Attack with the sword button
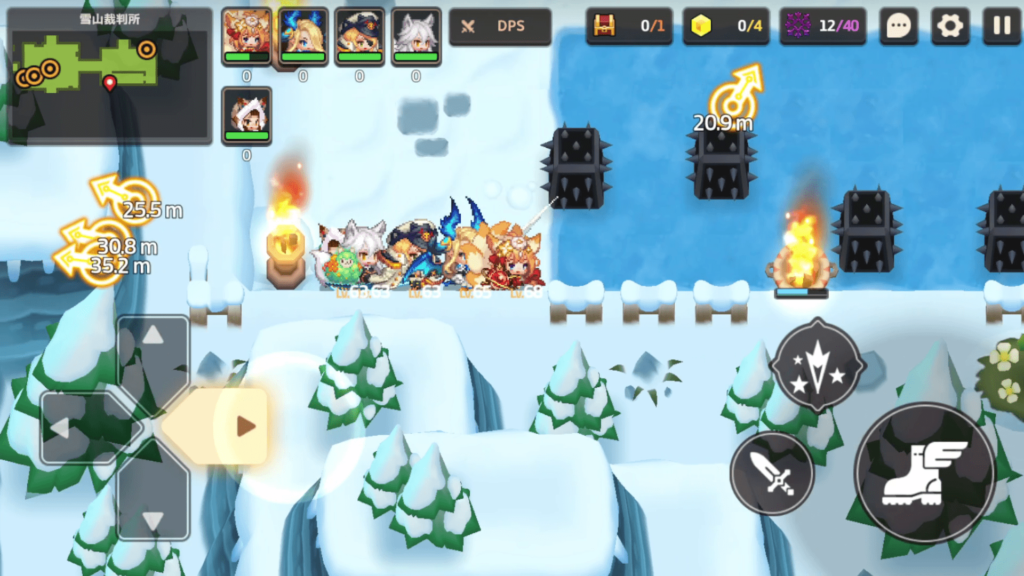This screenshot has width=1024, height=576. [x=771, y=473]
